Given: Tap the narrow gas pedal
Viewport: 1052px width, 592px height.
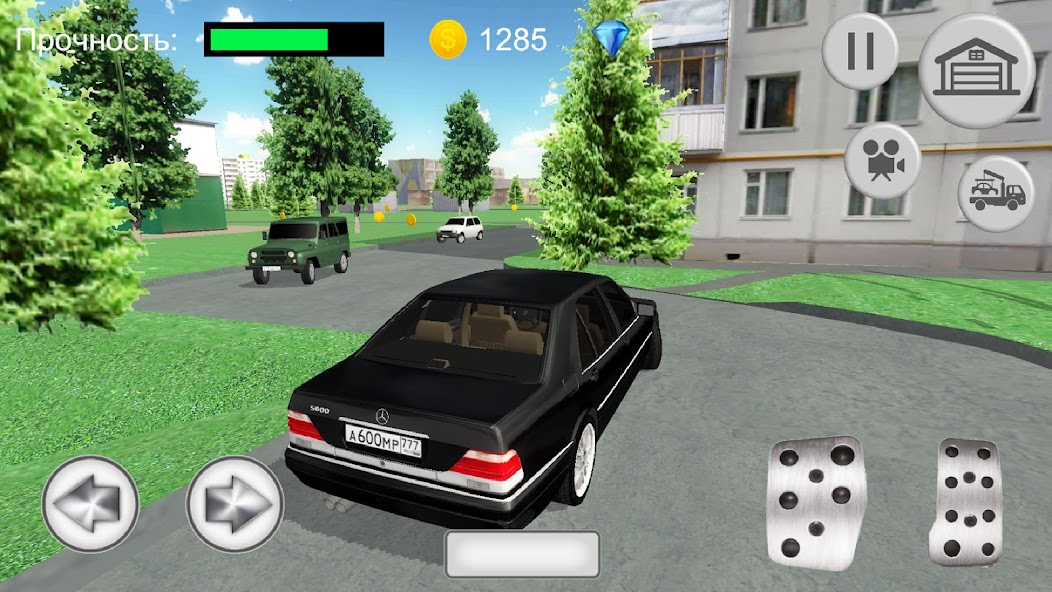Looking at the screenshot, I should click(x=965, y=503).
